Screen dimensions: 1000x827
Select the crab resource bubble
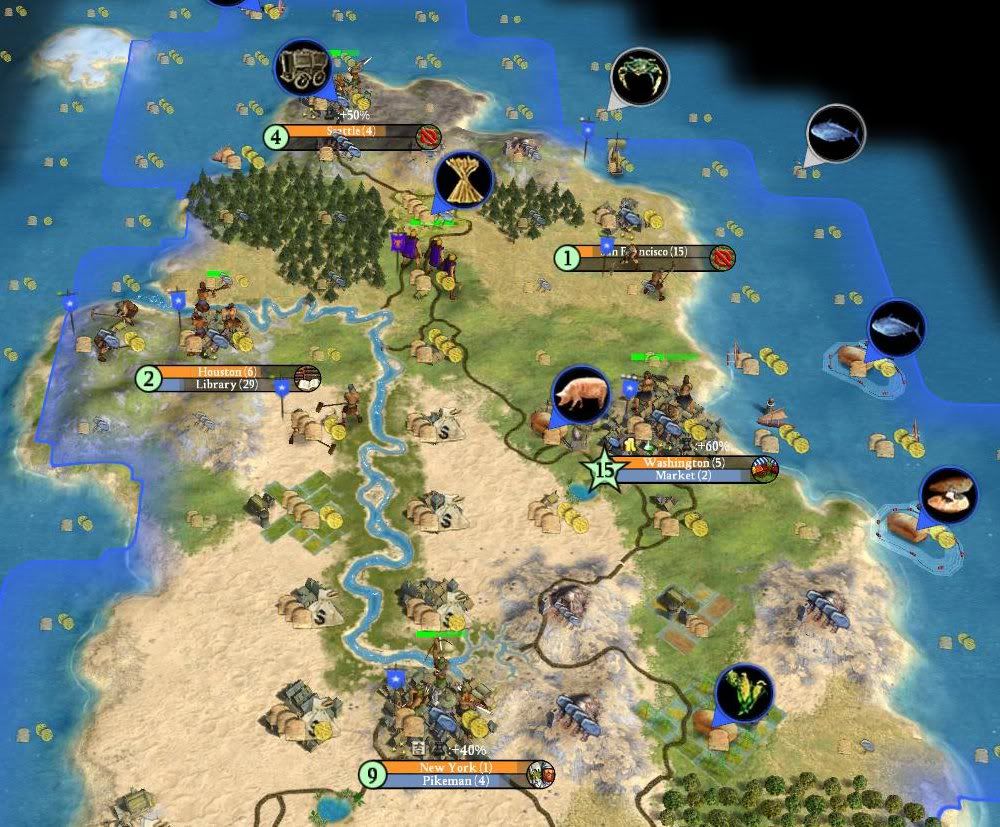click(x=639, y=76)
